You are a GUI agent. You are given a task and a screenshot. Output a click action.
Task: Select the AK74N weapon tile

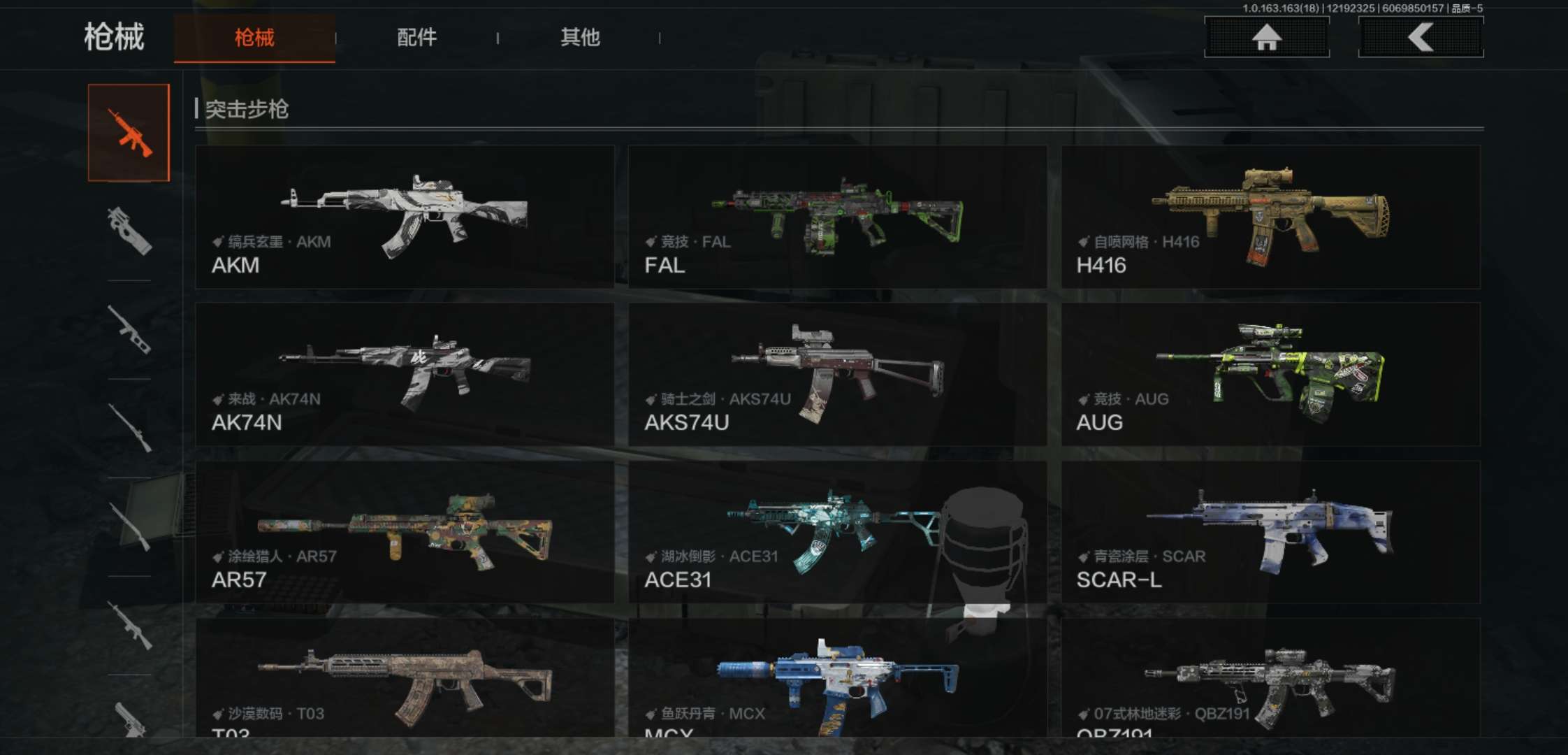(x=405, y=374)
